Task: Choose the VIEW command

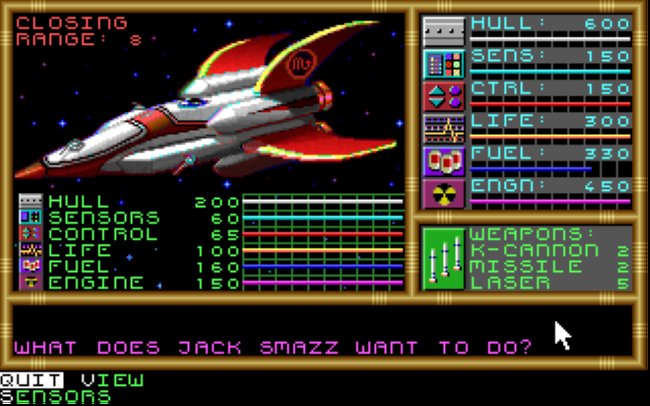Action: click(112, 380)
